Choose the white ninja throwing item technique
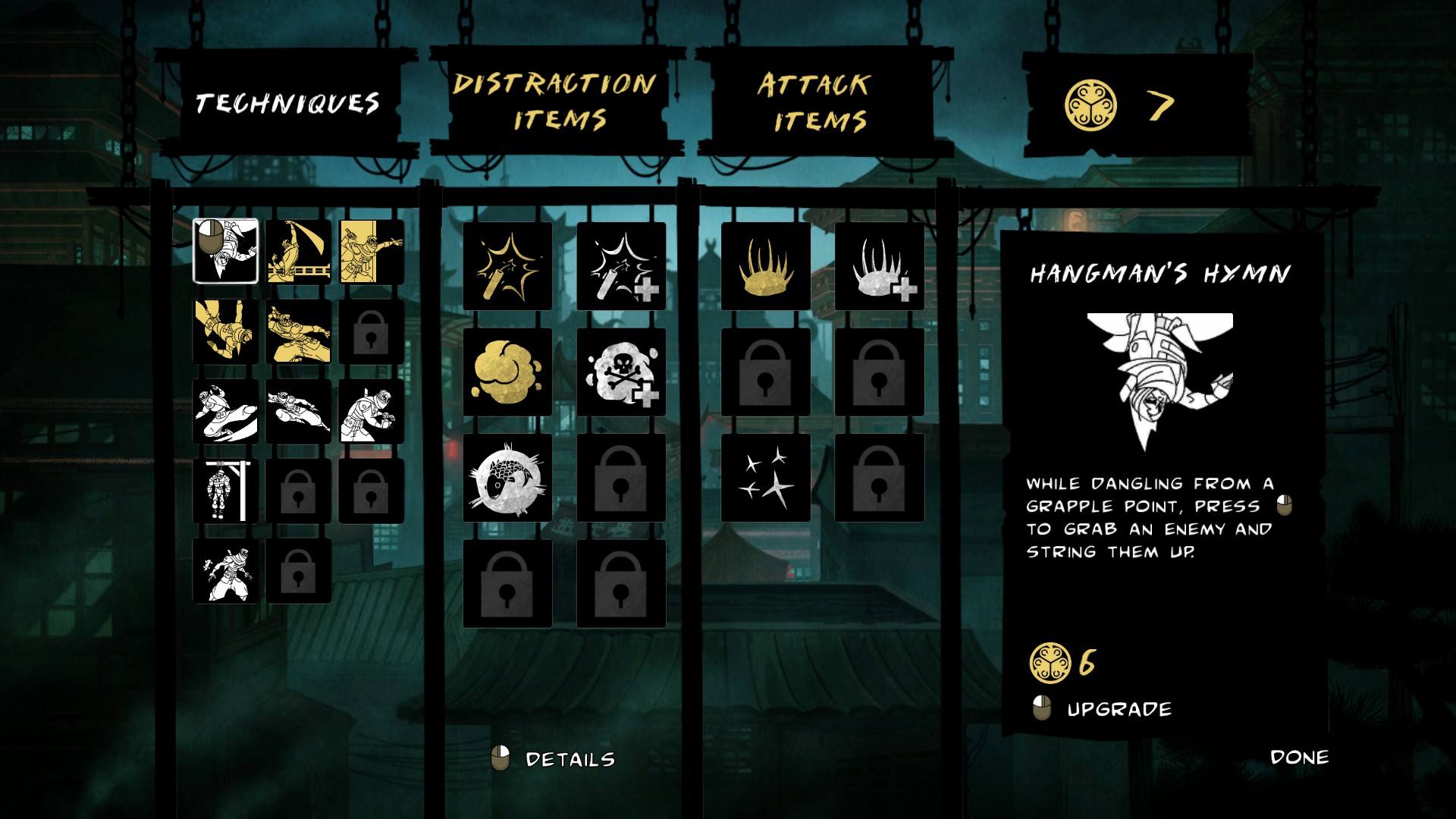 (x=225, y=571)
